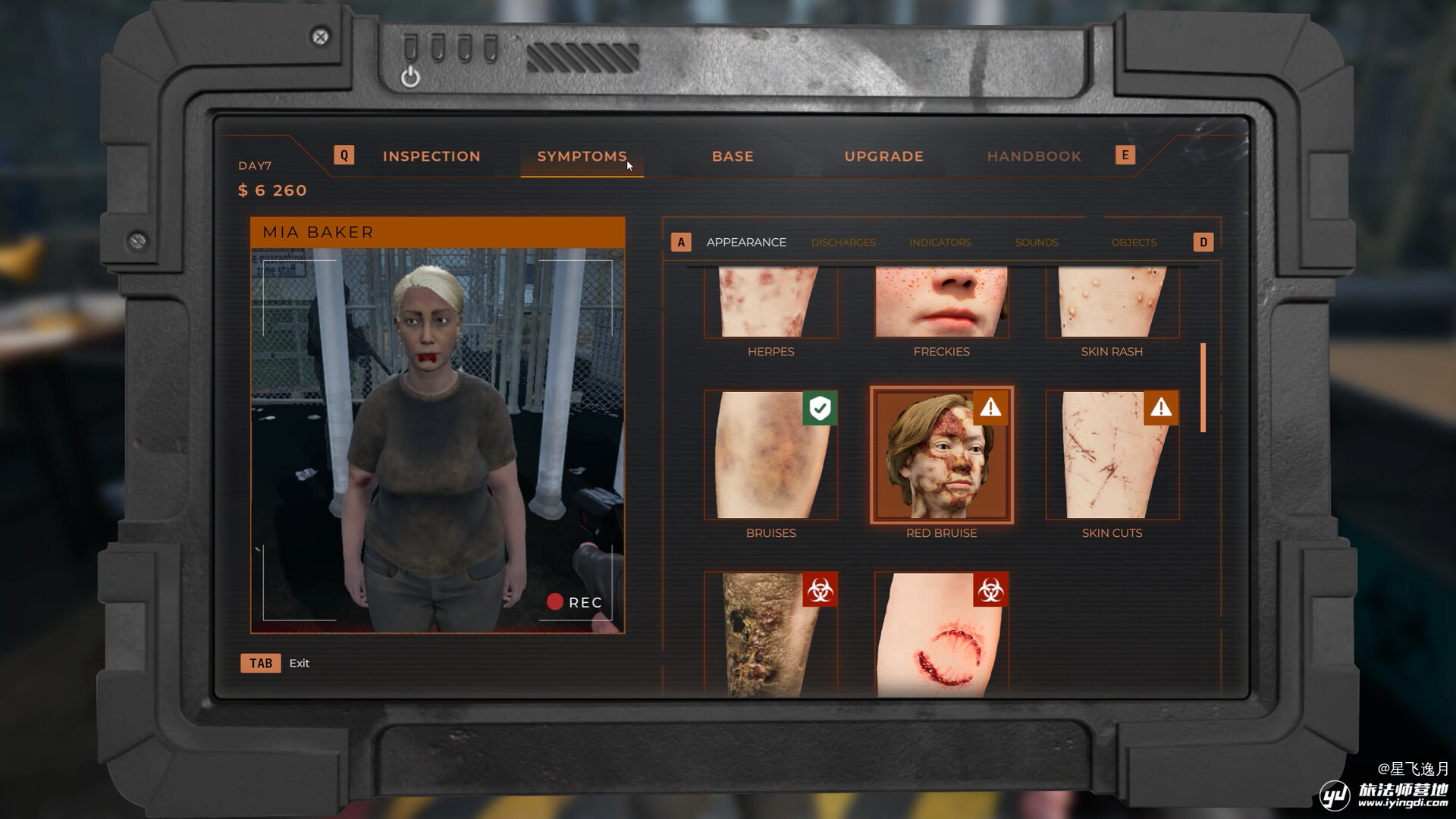The width and height of the screenshot is (1456, 819).
Task: Click the Red Bruise symptom card
Action: click(941, 455)
